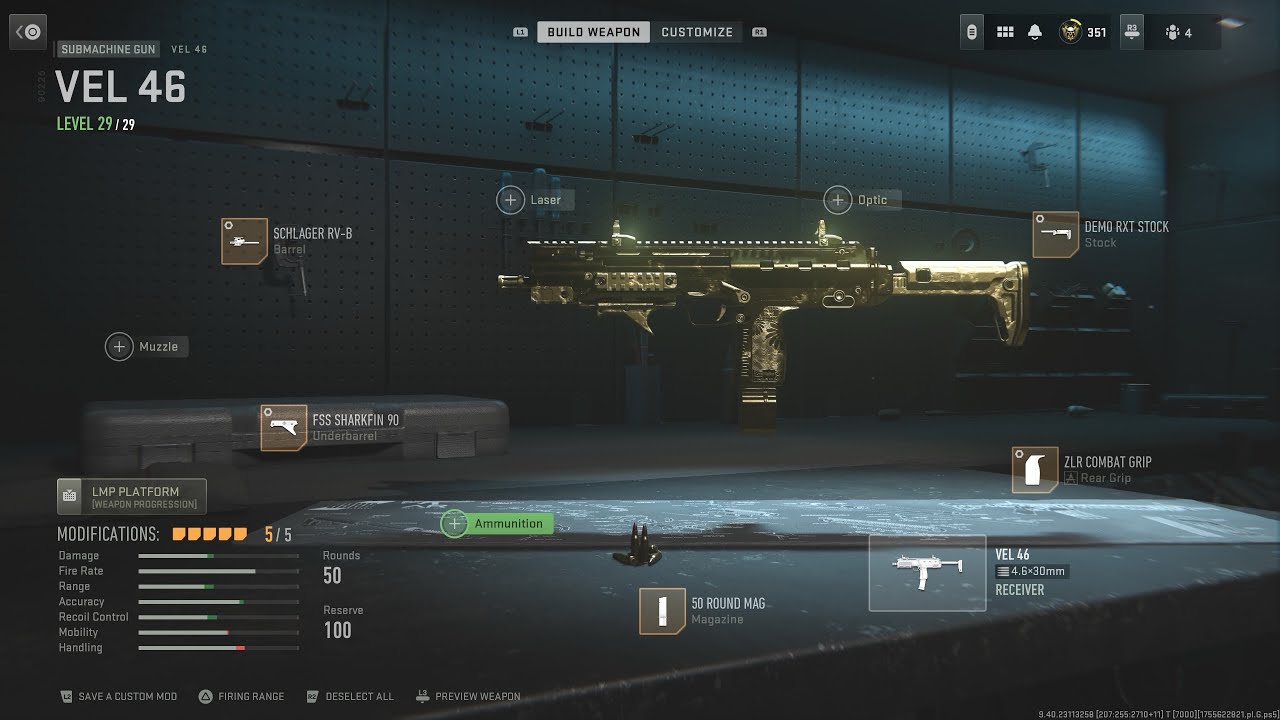
Task: Add an Optic attachment
Action: click(838, 200)
